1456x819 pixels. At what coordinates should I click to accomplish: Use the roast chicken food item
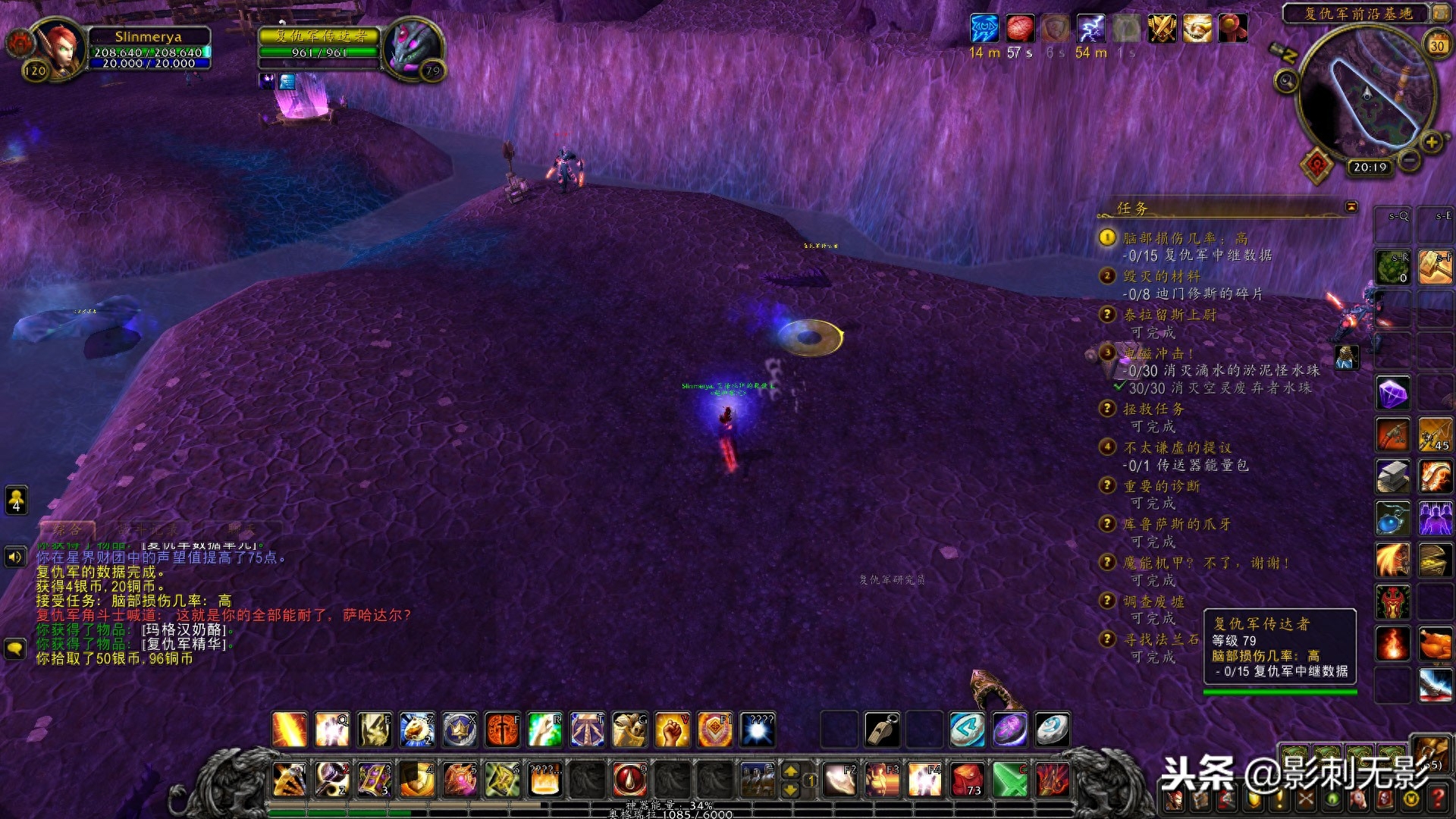(x=1435, y=644)
